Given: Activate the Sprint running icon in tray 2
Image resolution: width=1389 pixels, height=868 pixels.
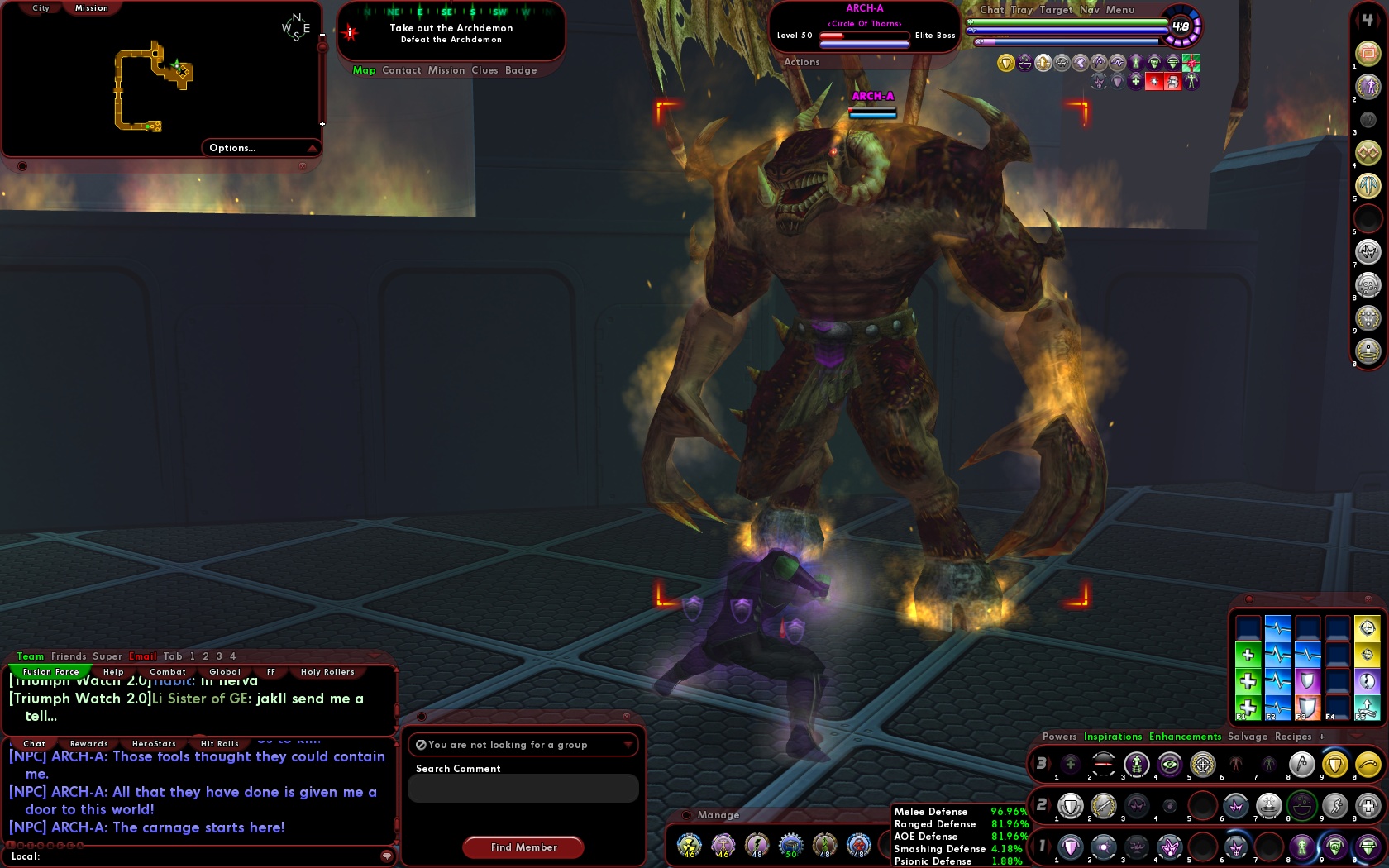Looking at the screenshot, I should 1336,806.
